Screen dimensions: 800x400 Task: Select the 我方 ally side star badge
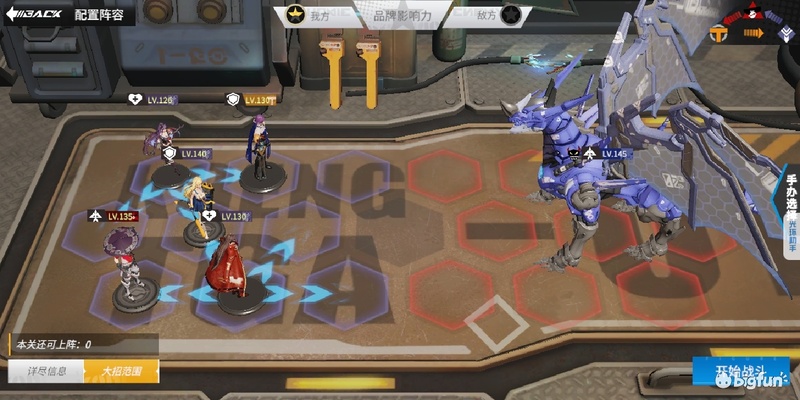click(297, 15)
